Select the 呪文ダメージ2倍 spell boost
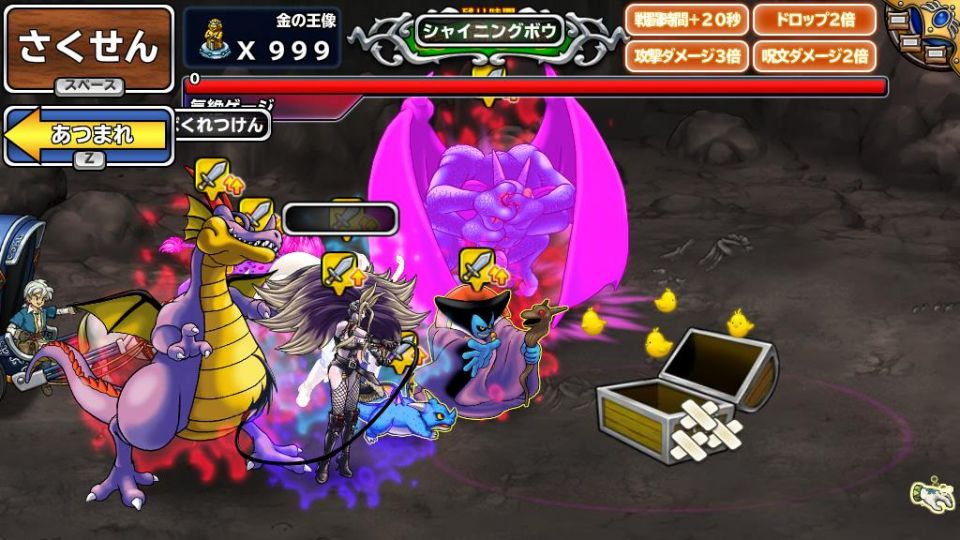Image resolution: width=960 pixels, height=540 pixels. (x=814, y=56)
